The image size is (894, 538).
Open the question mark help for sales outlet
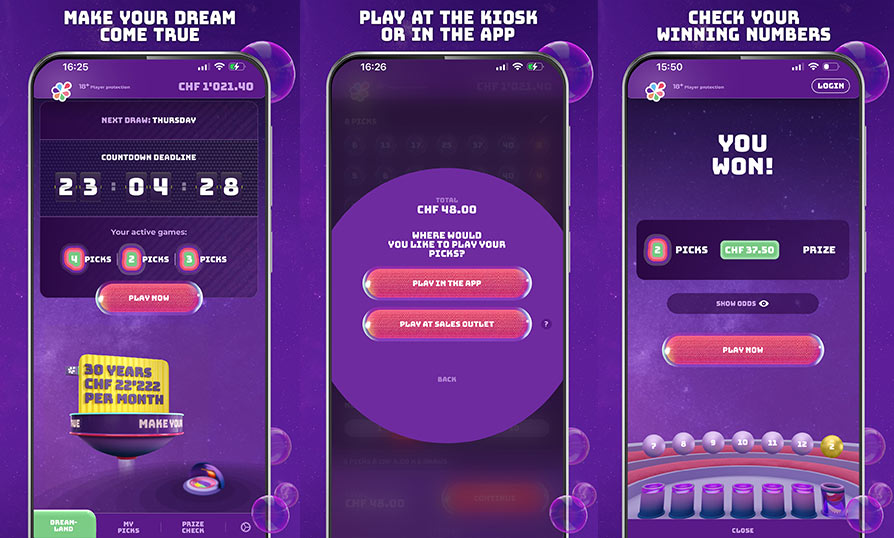[546, 324]
